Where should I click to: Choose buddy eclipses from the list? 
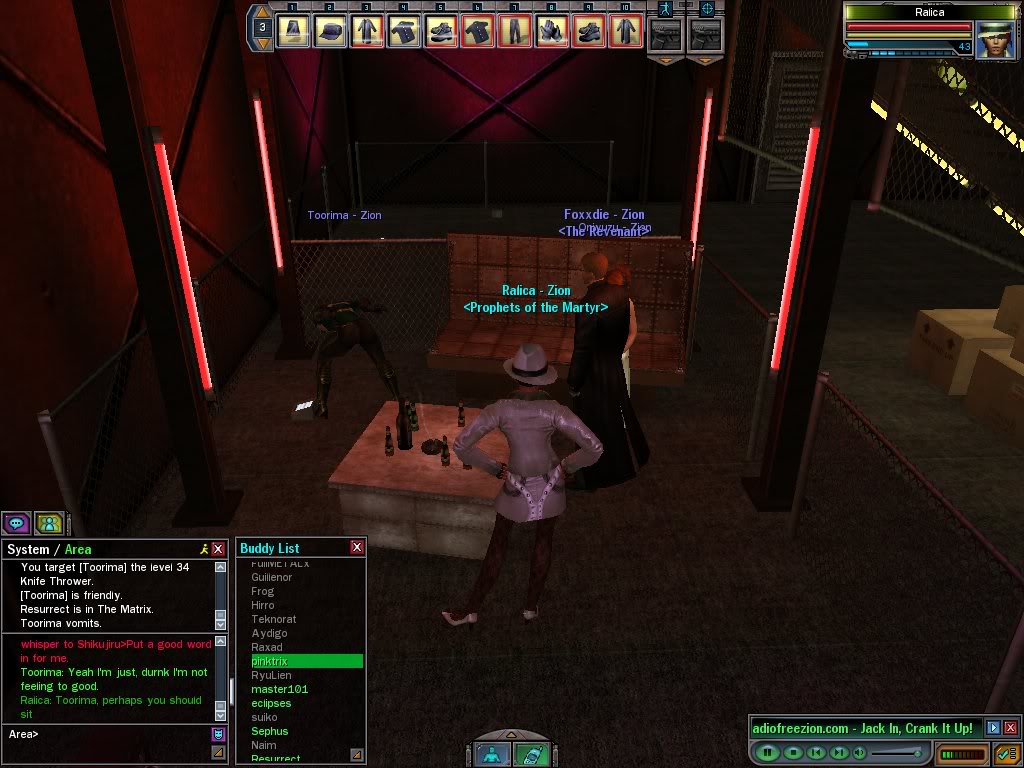pyautogui.click(x=271, y=703)
